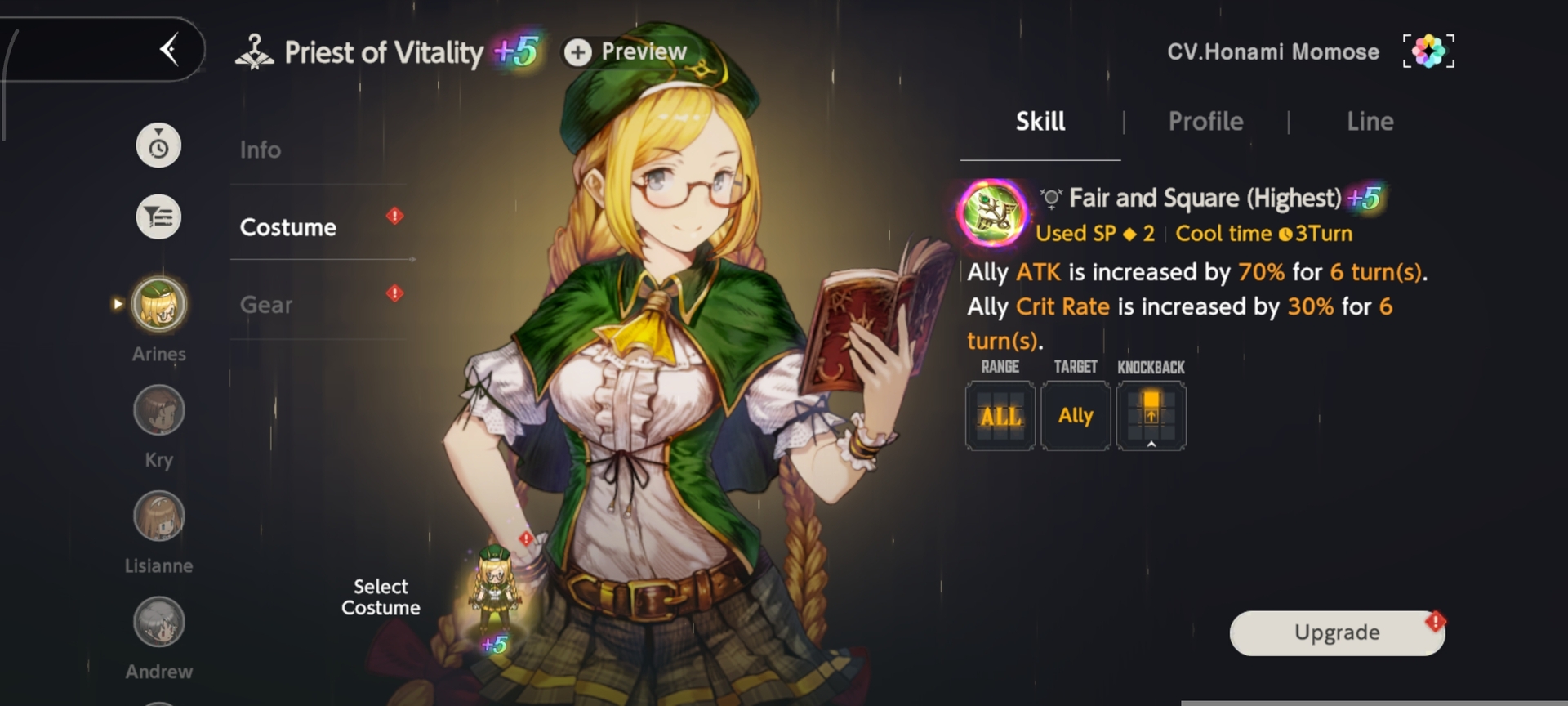Pick Andrew from the character list
The image size is (1568, 706).
(x=159, y=623)
